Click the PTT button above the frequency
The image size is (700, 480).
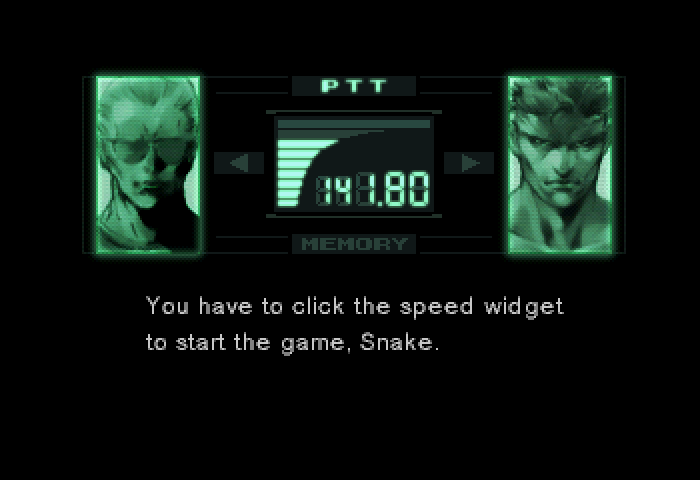(353, 87)
